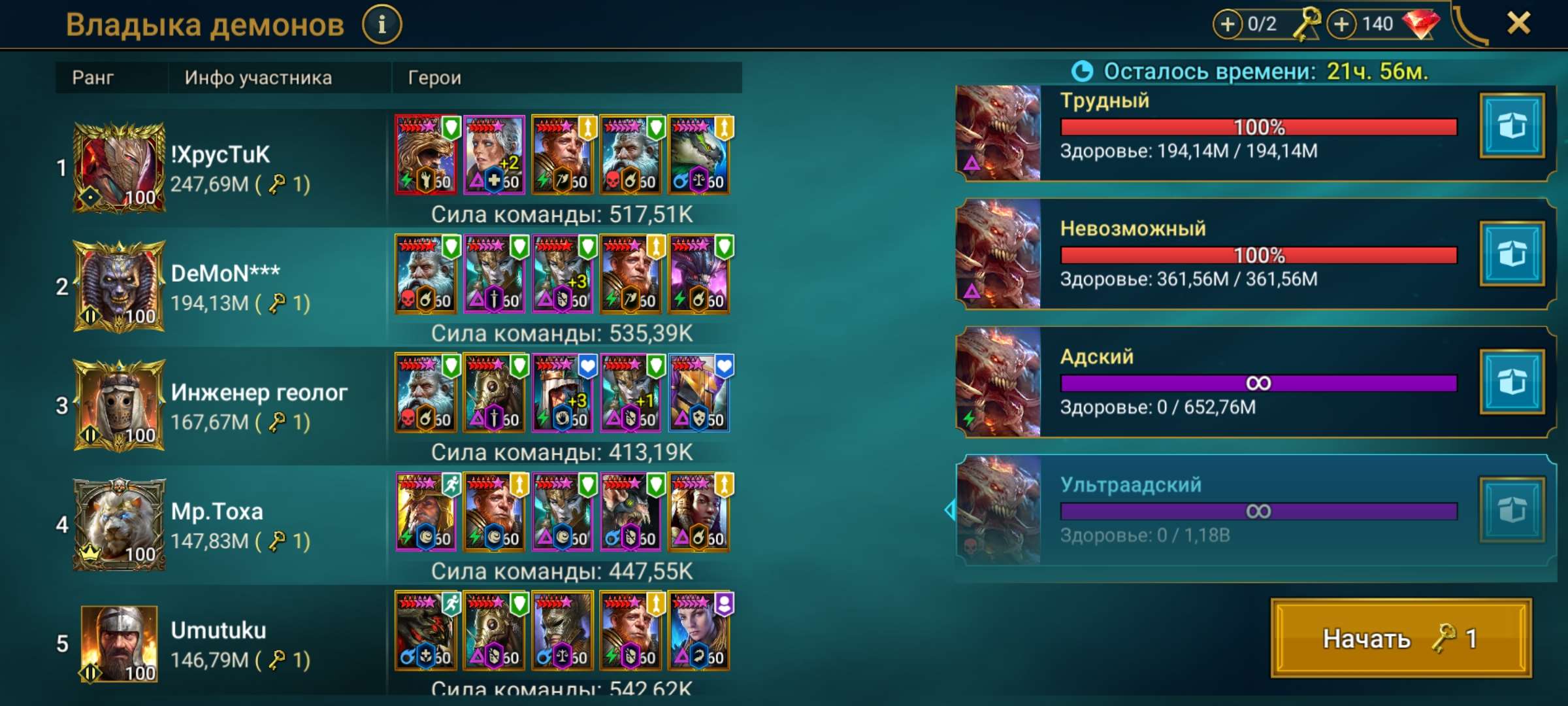Viewport: 1568px width, 706px height.
Task: Click the difficulty curve icon near the close button
Action: click(1471, 26)
